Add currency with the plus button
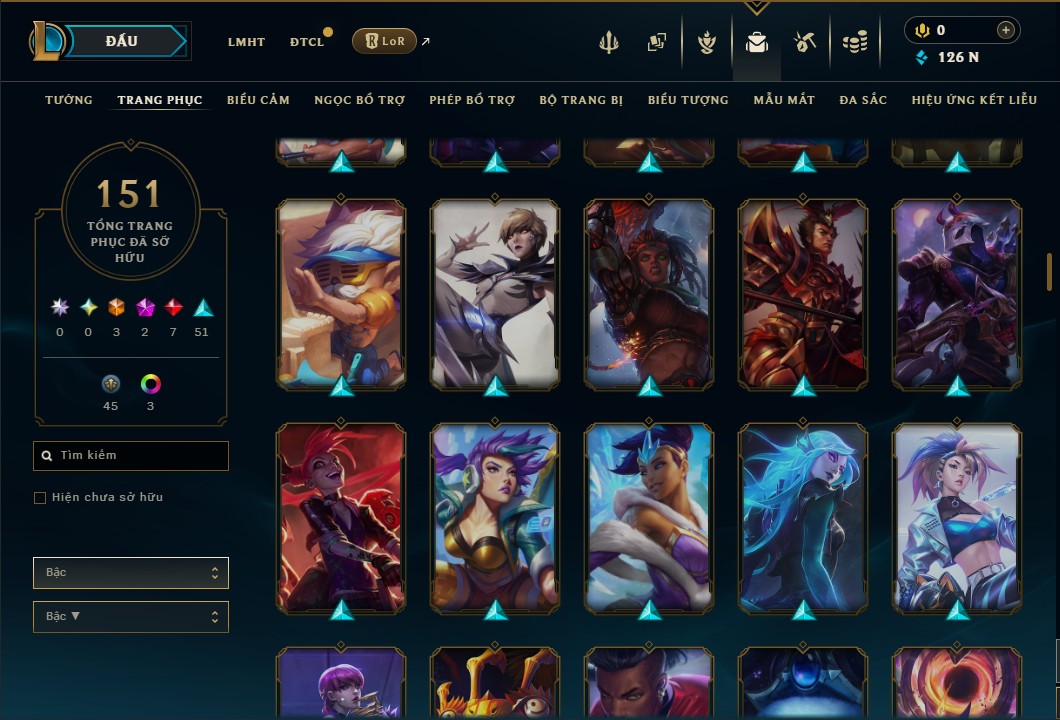Image resolution: width=1060 pixels, height=720 pixels. 1005,31
